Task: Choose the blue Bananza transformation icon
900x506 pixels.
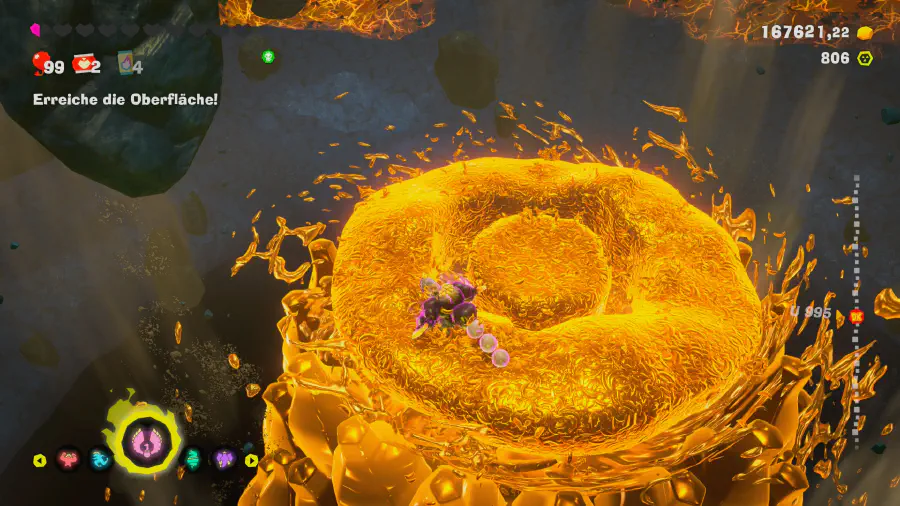Action: tap(101, 460)
